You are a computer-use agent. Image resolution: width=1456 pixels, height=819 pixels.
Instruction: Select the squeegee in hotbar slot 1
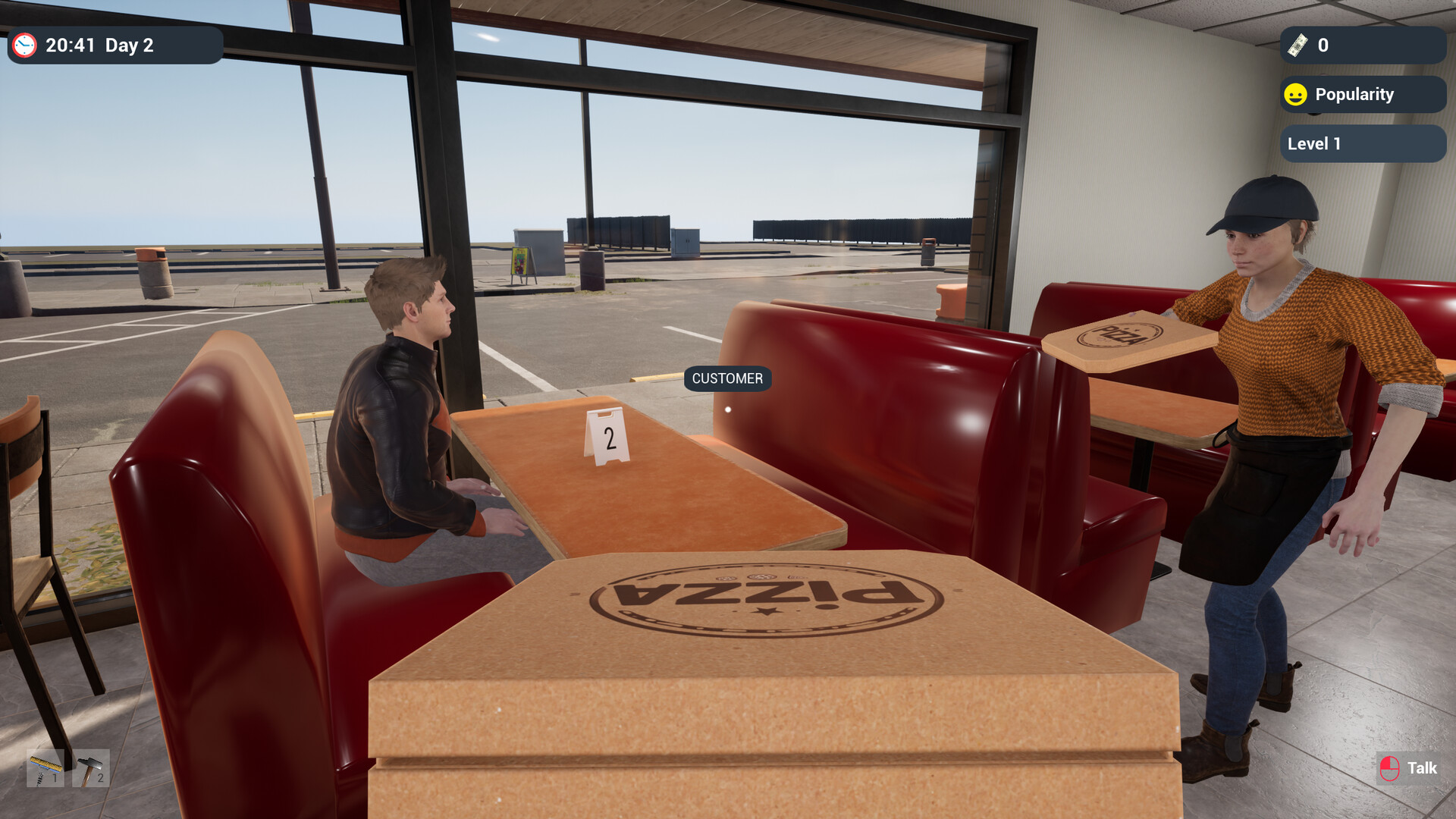(x=45, y=768)
